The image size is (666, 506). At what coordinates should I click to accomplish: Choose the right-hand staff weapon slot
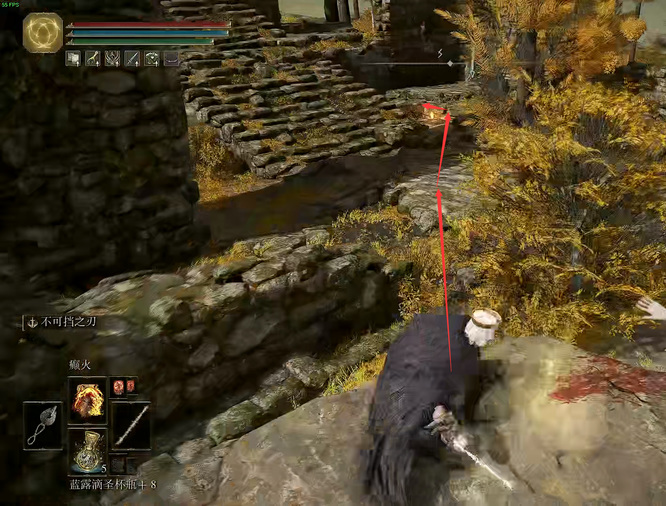point(131,424)
